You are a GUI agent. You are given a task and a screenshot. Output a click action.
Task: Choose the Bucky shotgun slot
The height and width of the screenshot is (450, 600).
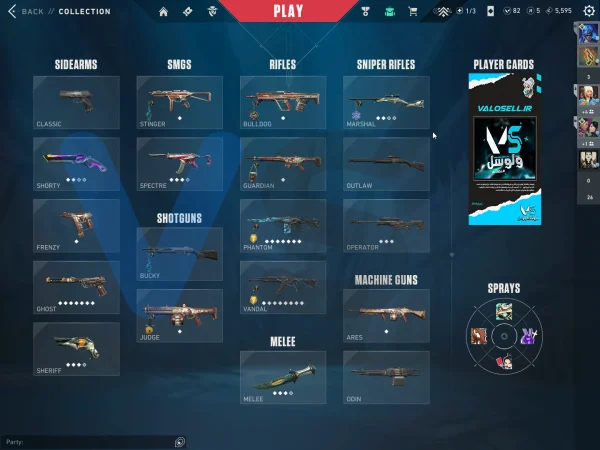coord(179,254)
